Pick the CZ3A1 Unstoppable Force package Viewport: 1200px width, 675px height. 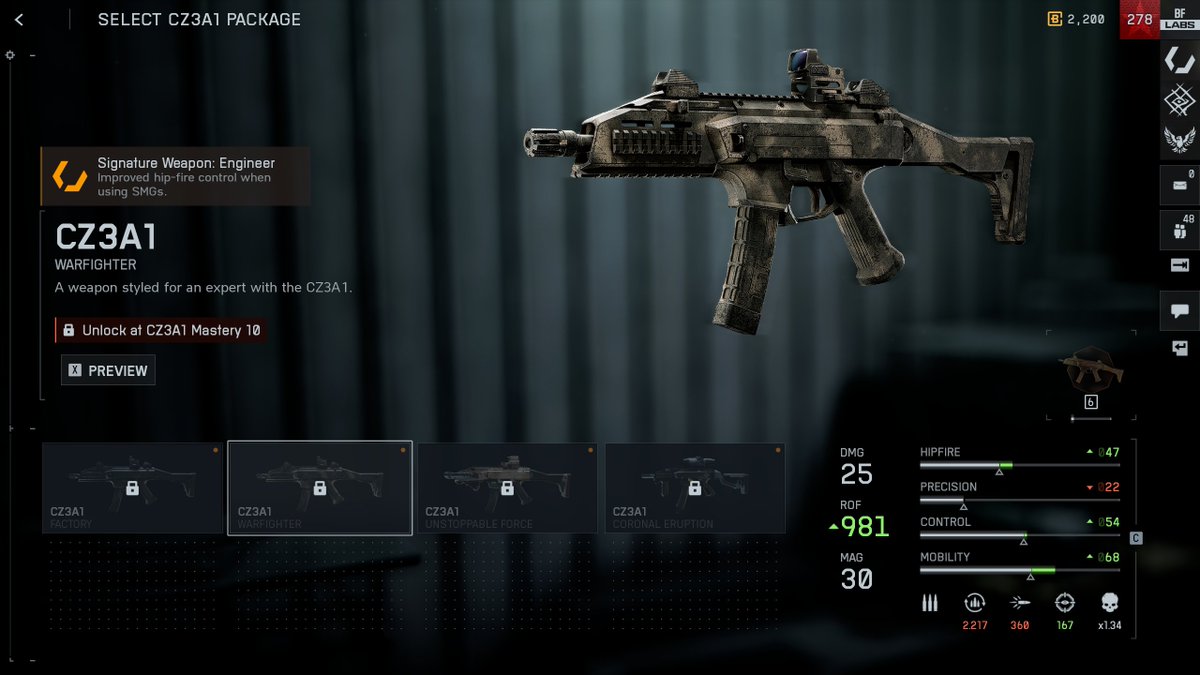tap(507, 488)
